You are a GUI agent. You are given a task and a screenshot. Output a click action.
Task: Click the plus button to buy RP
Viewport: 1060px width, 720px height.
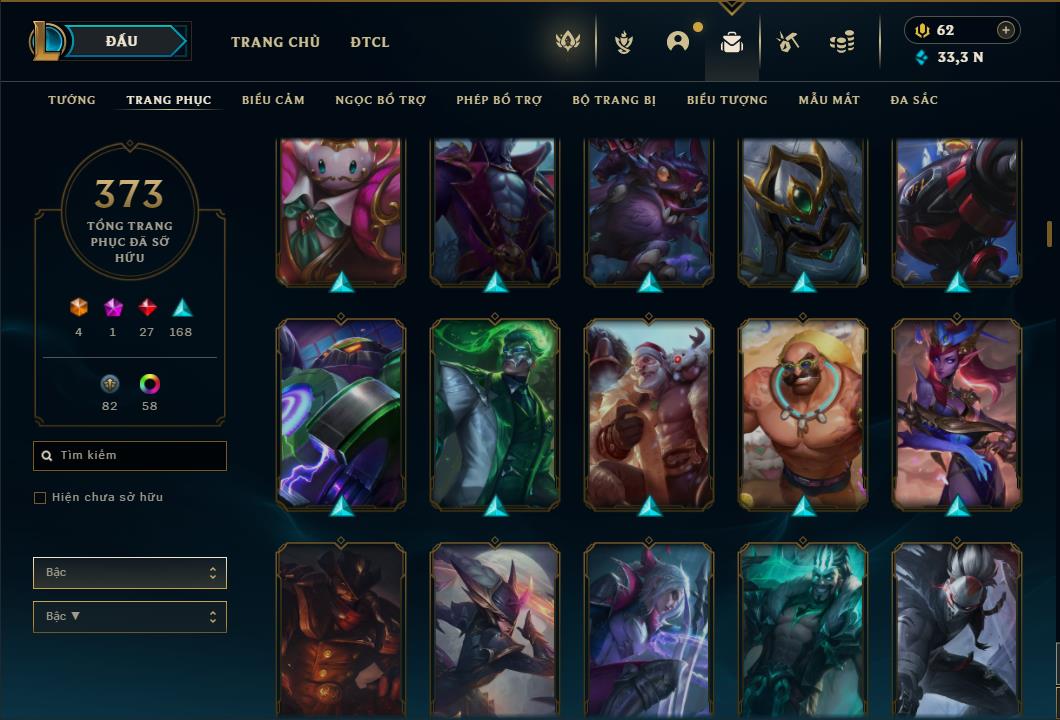tap(1006, 30)
